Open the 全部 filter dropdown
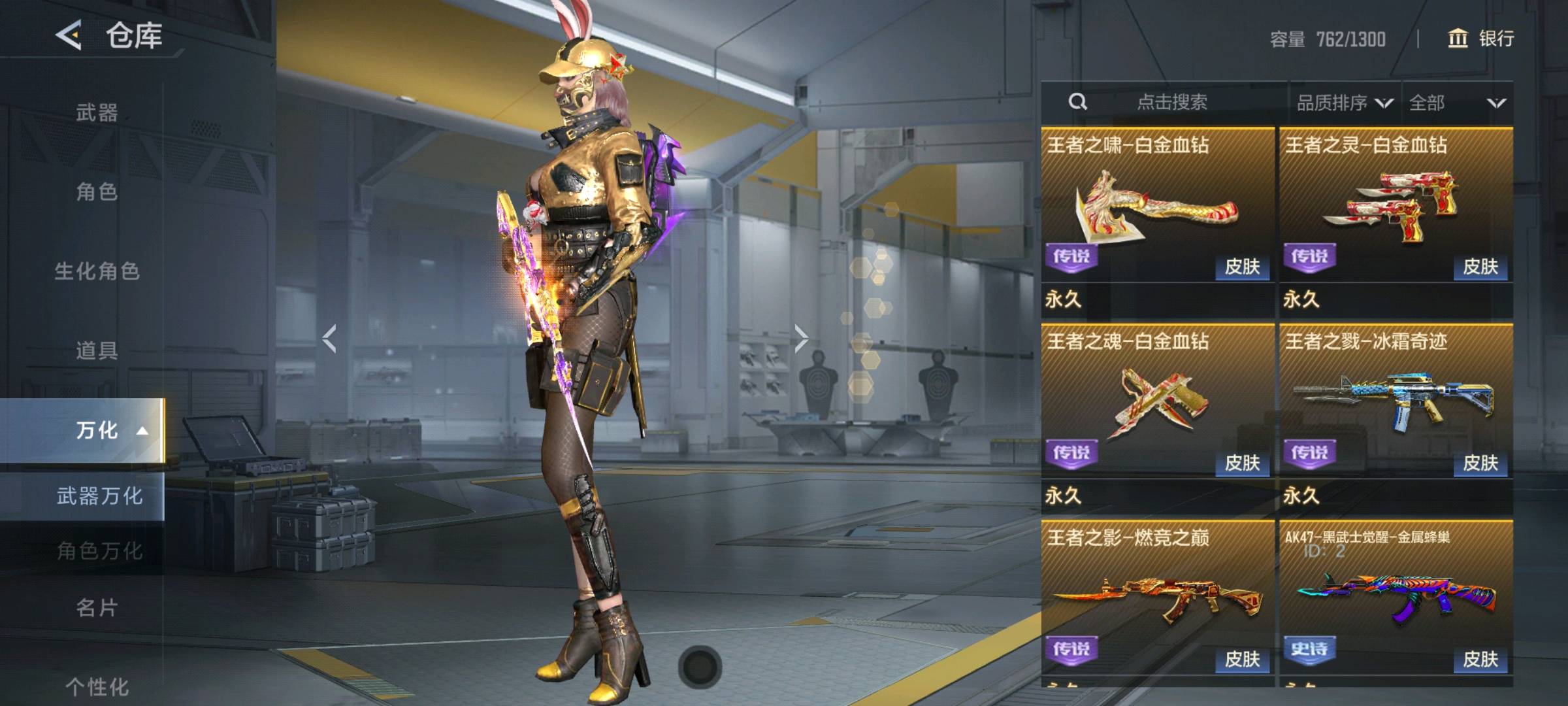 1457,103
